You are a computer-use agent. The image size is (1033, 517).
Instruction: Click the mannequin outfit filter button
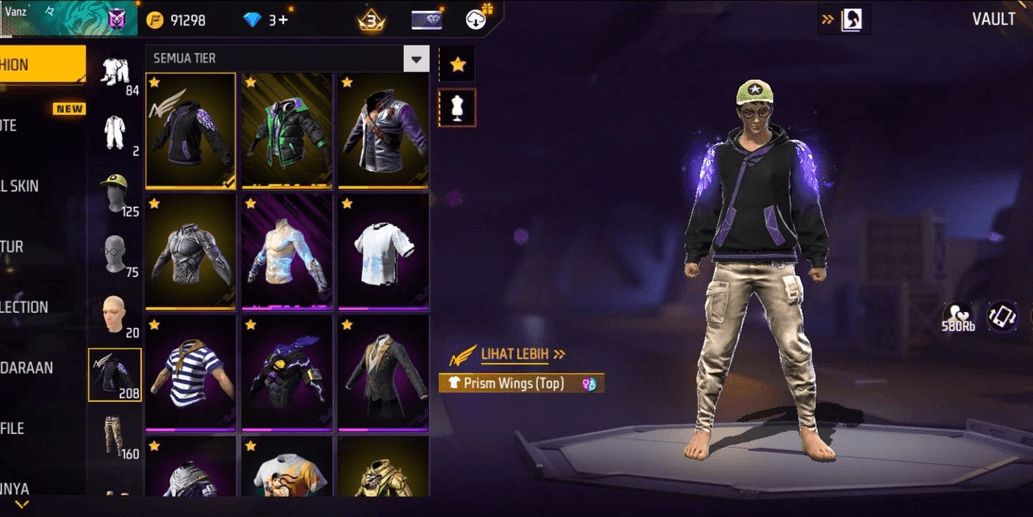[457, 108]
